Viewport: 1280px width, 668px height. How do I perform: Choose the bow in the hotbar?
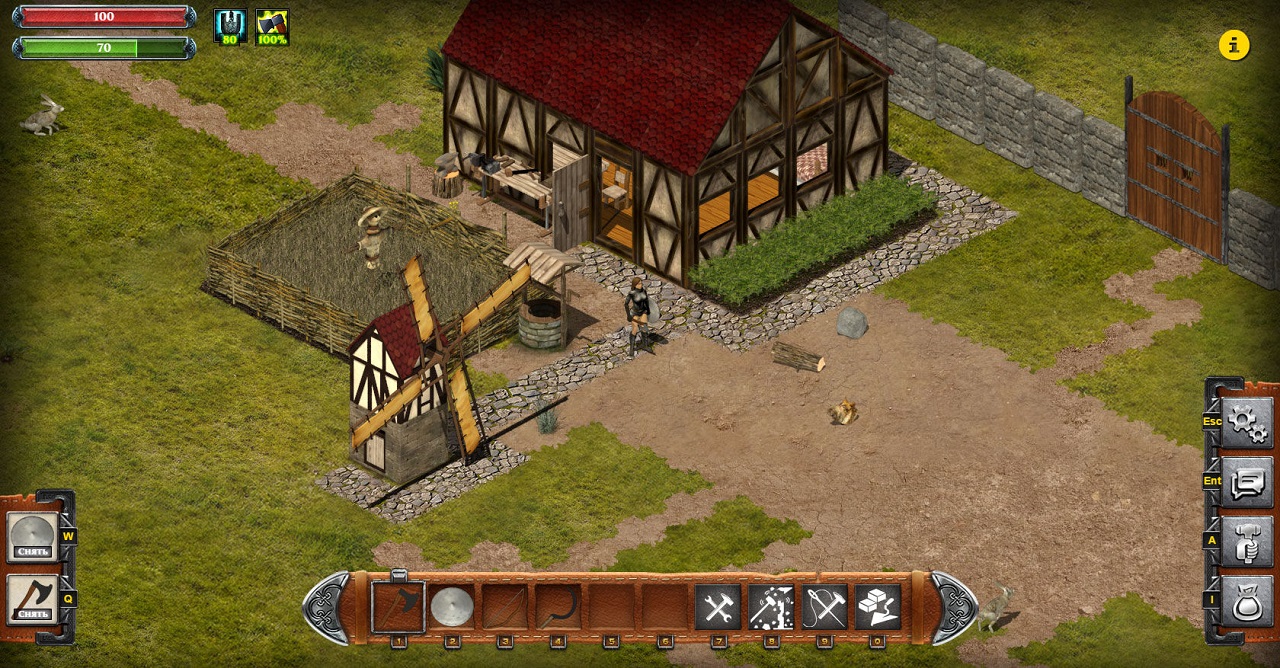[x=505, y=607]
